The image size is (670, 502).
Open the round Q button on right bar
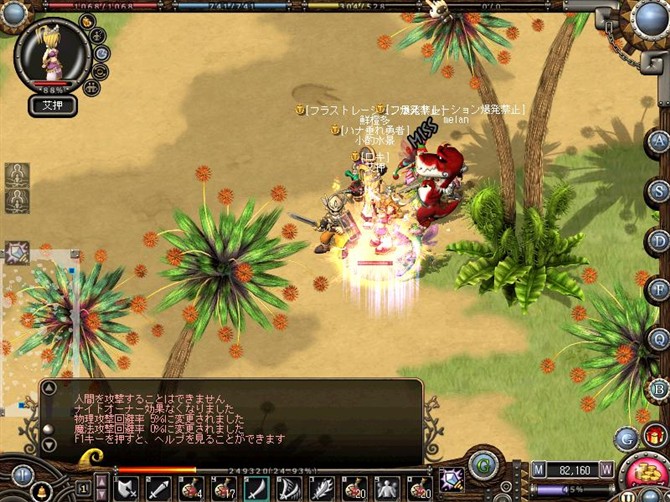pos(657,340)
